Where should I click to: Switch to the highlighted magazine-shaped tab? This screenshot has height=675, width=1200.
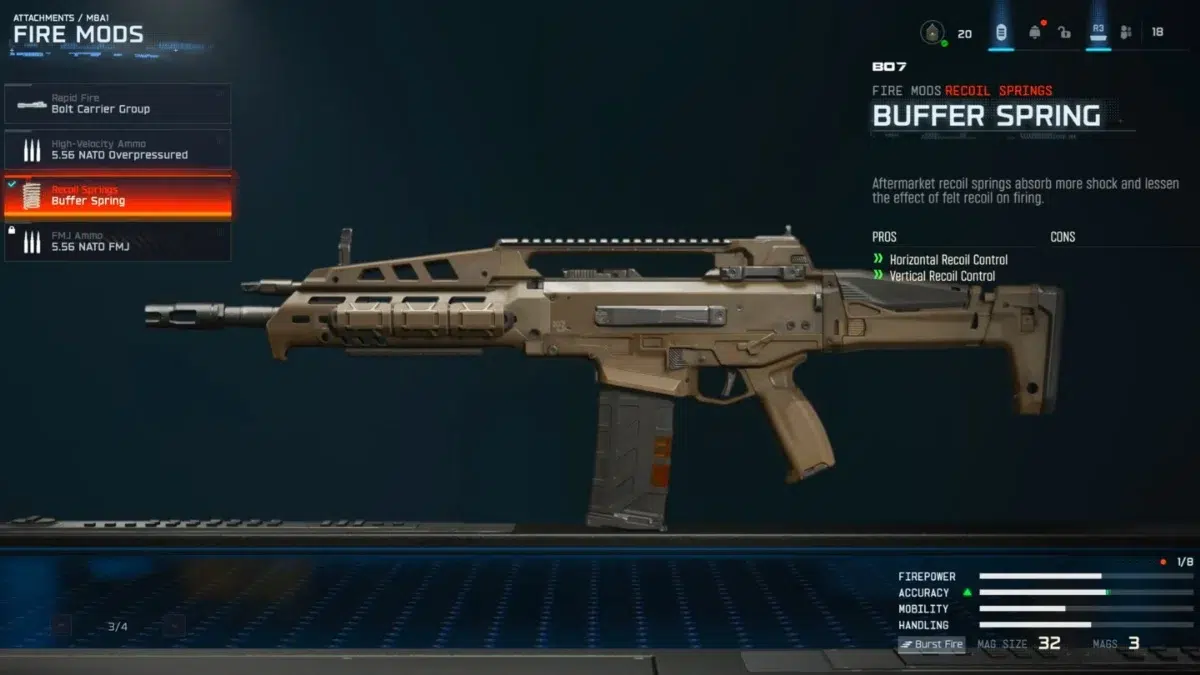click(1001, 33)
